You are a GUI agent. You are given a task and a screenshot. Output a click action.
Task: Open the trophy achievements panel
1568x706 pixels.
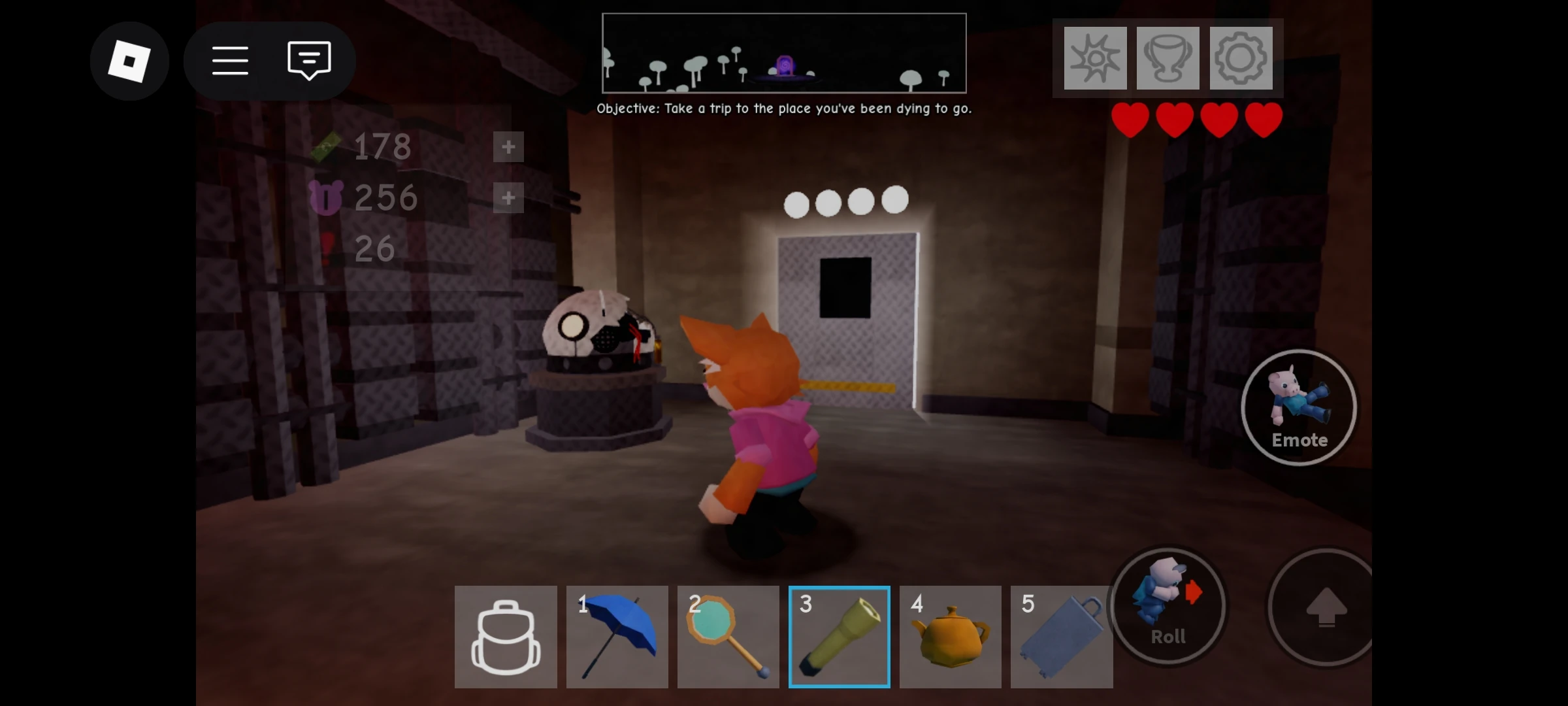click(1168, 59)
